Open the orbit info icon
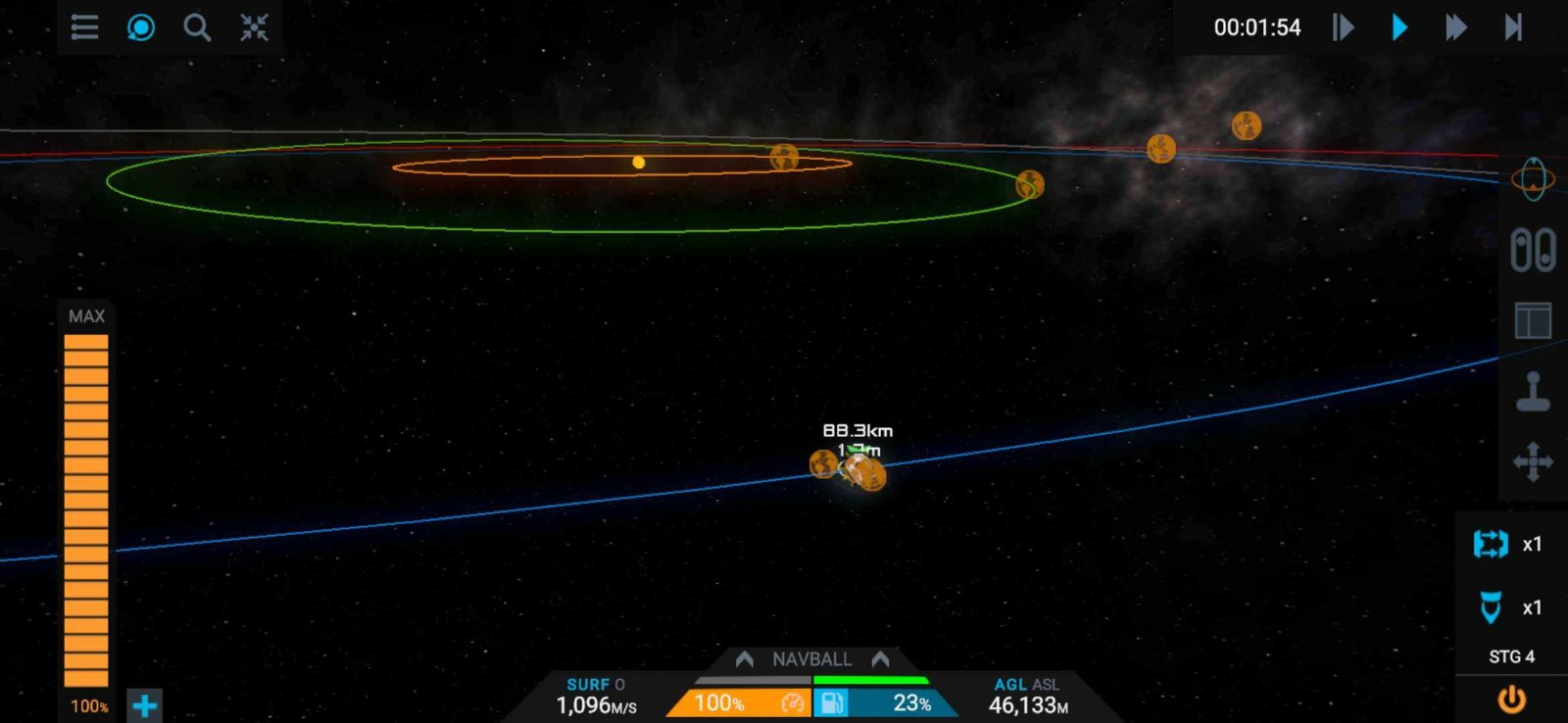This screenshot has width=1568, height=723. point(1533,179)
